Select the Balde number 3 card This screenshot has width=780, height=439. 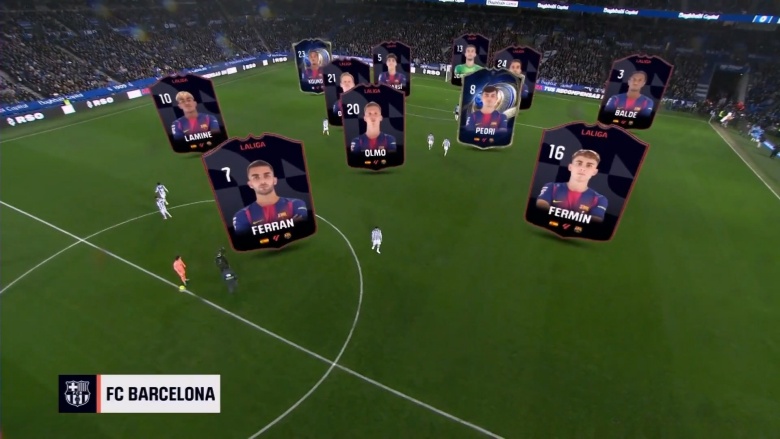[x=634, y=91]
